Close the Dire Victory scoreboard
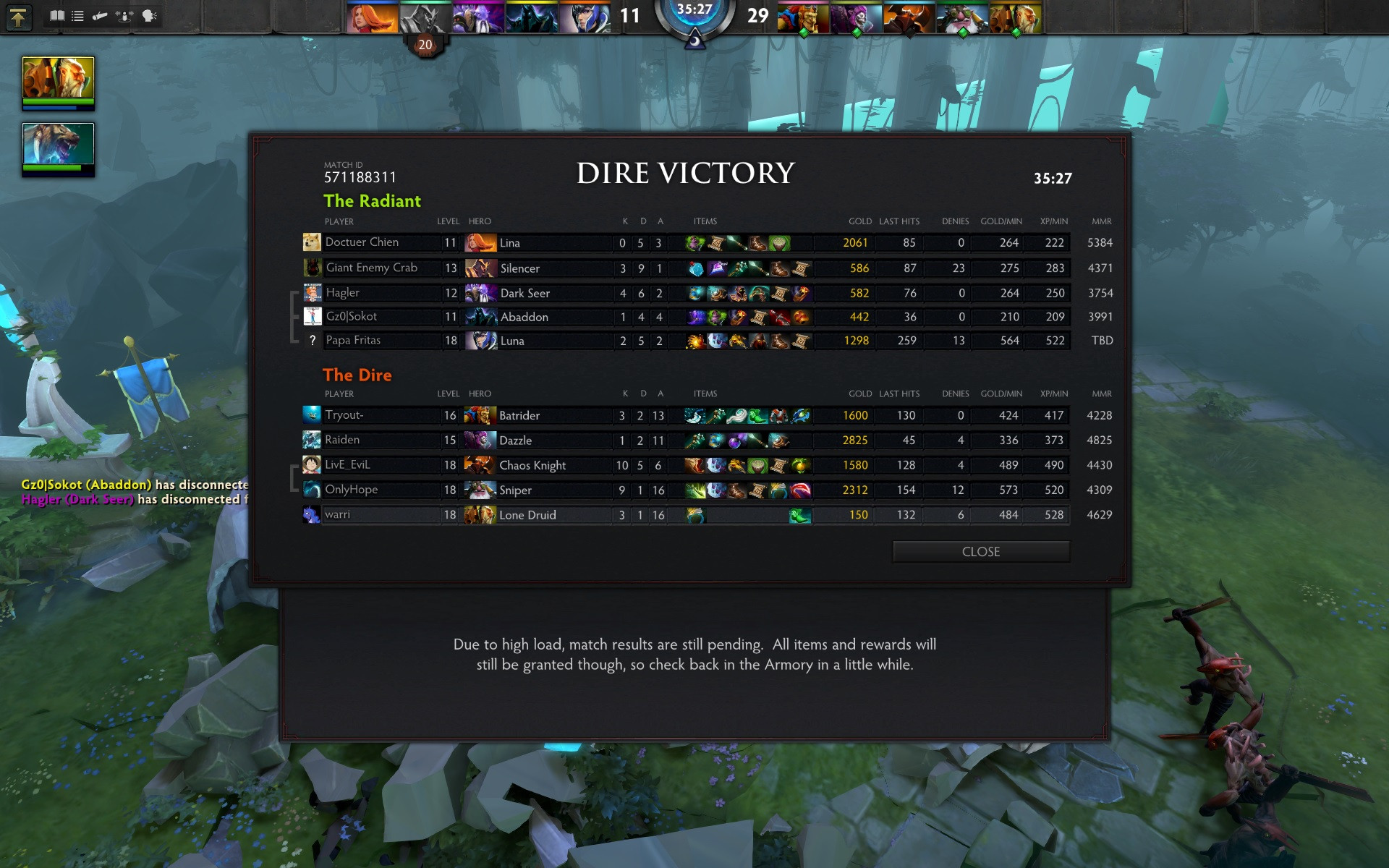Screen dimensions: 1389x868 (x=980, y=551)
